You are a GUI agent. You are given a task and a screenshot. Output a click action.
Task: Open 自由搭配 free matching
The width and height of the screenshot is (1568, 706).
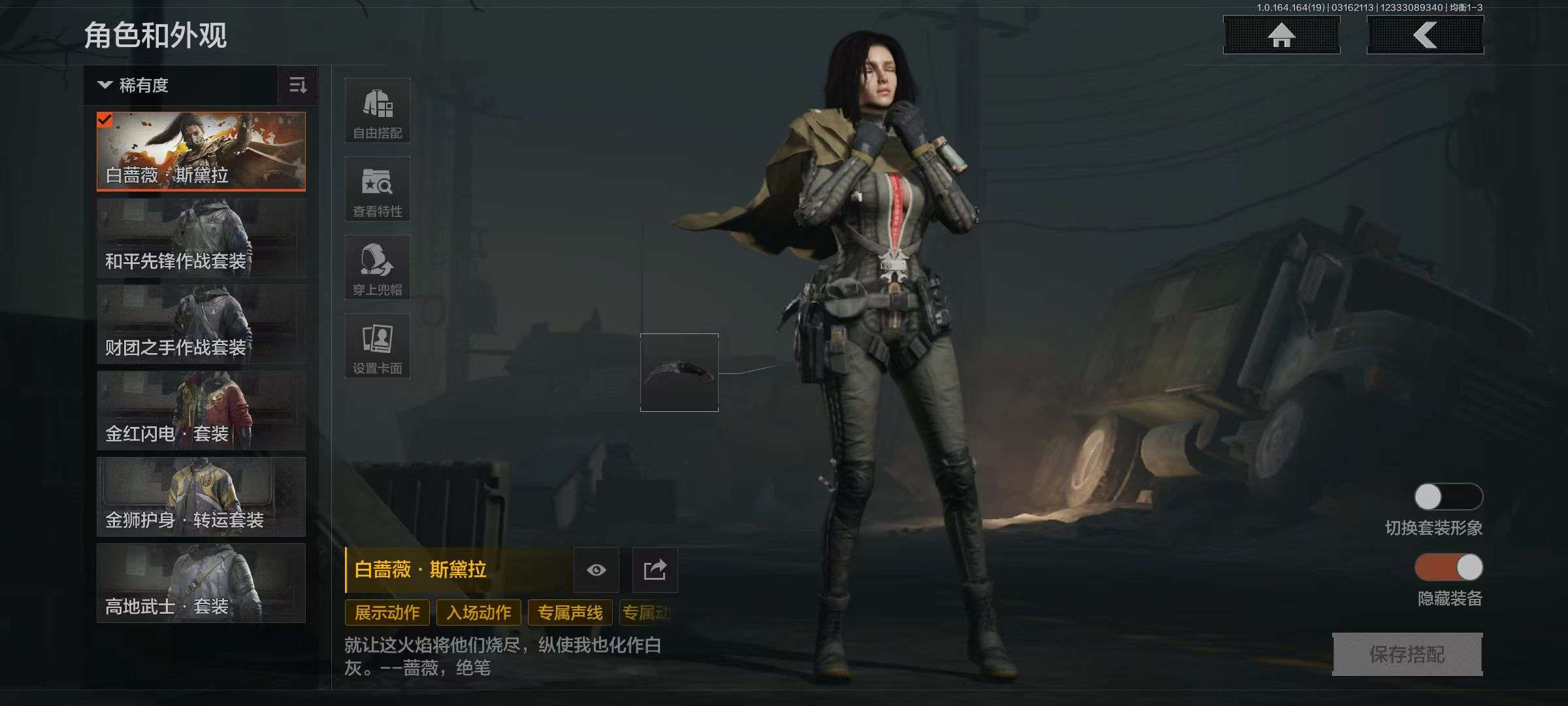(x=378, y=110)
